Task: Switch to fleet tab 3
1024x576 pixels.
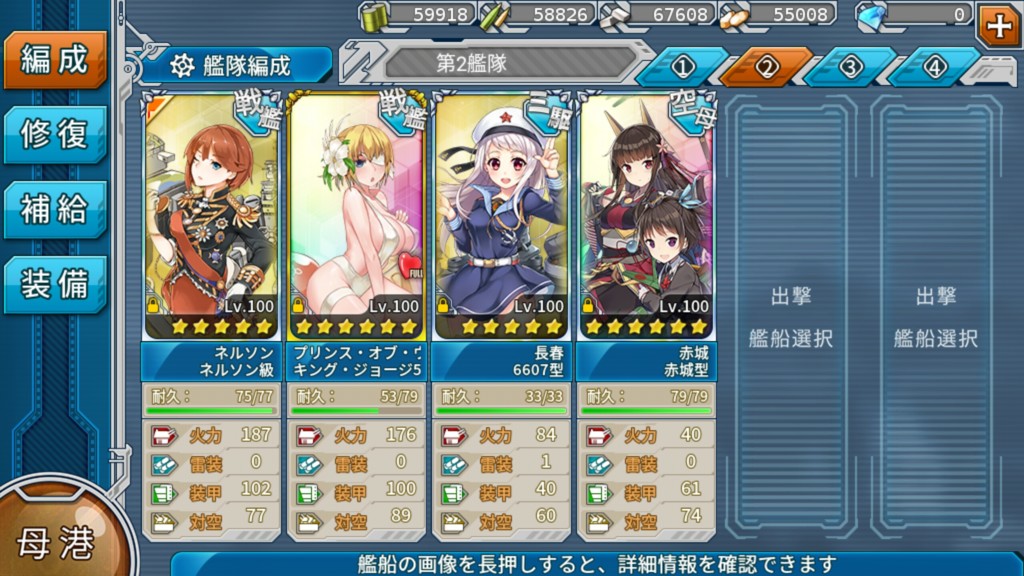Action: click(x=850, y=67)
